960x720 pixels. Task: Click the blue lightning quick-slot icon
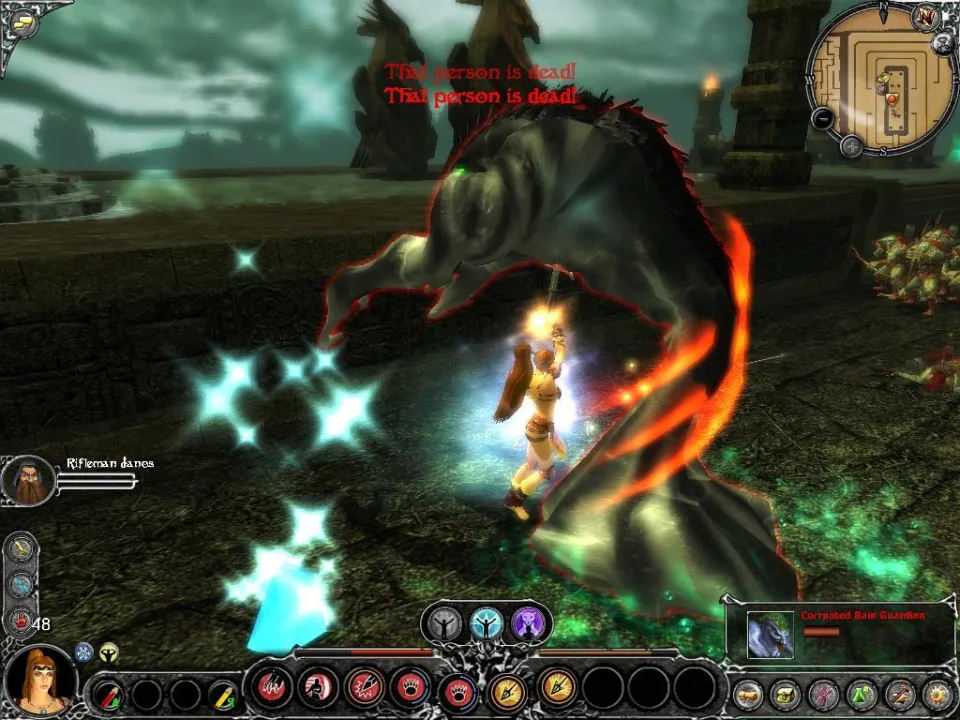(x=23, y=585)
